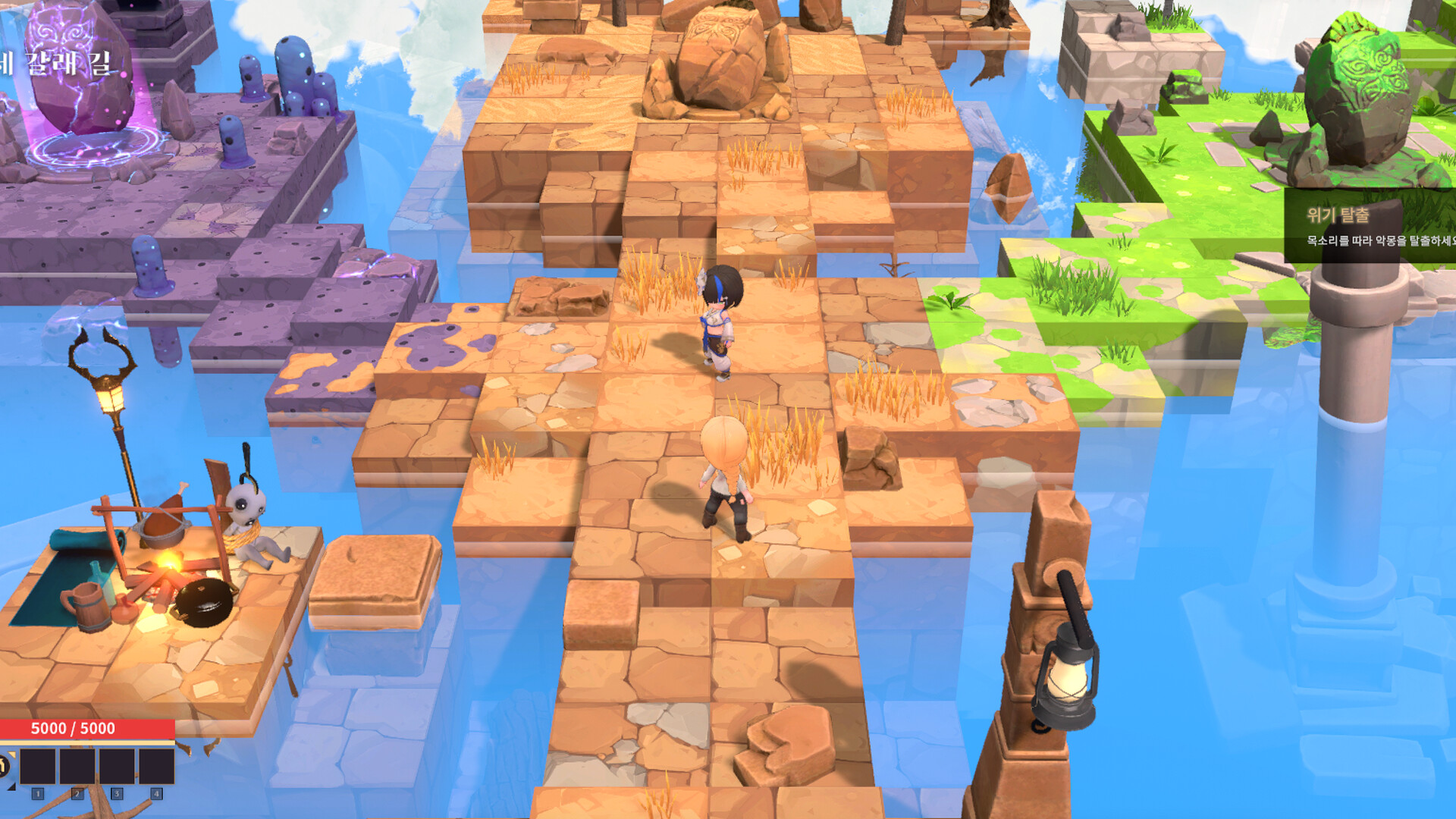The image size is (1456, 819).
Task: Select the empty hotbar slot 3
Action: coord(118,766)
